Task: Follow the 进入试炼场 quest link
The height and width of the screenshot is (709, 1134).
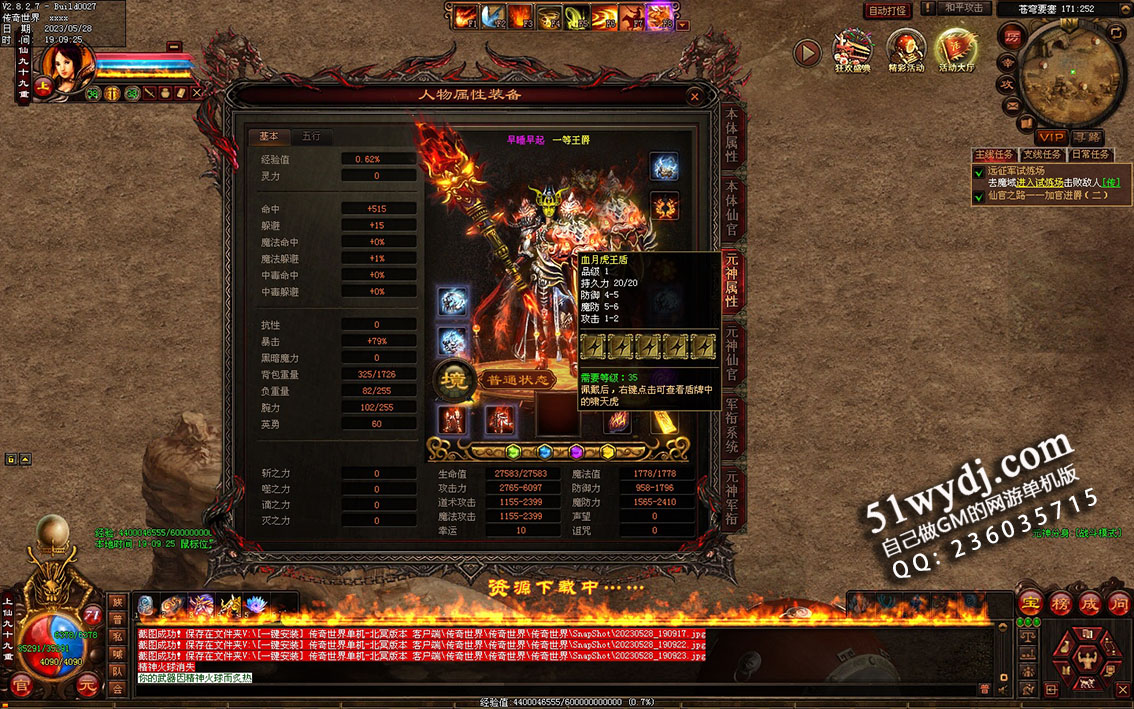Action: coord(1038,182)
